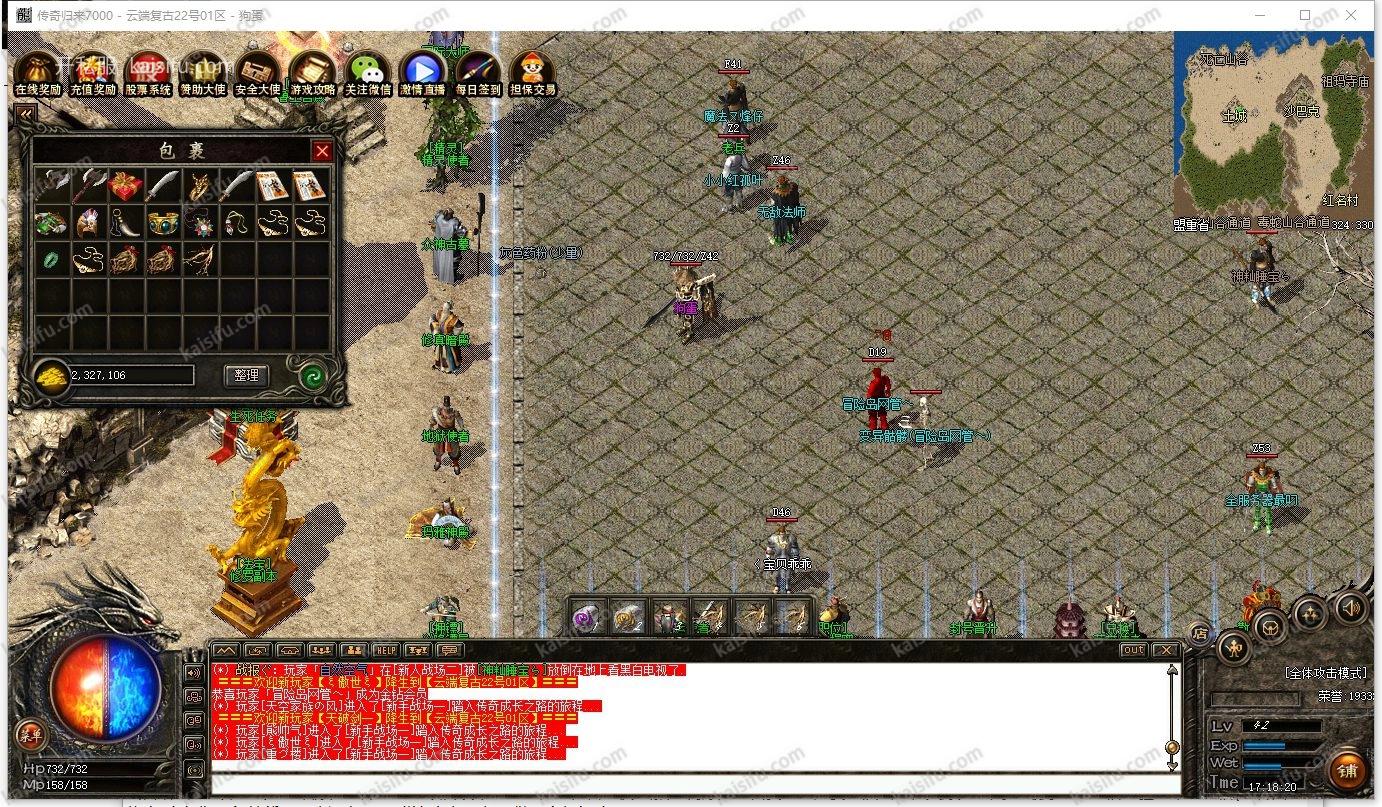The height and width of the screenshot is (807, 1382).
Task: Open the 游戏攻略 game guide icon
Action: point(313,74)
